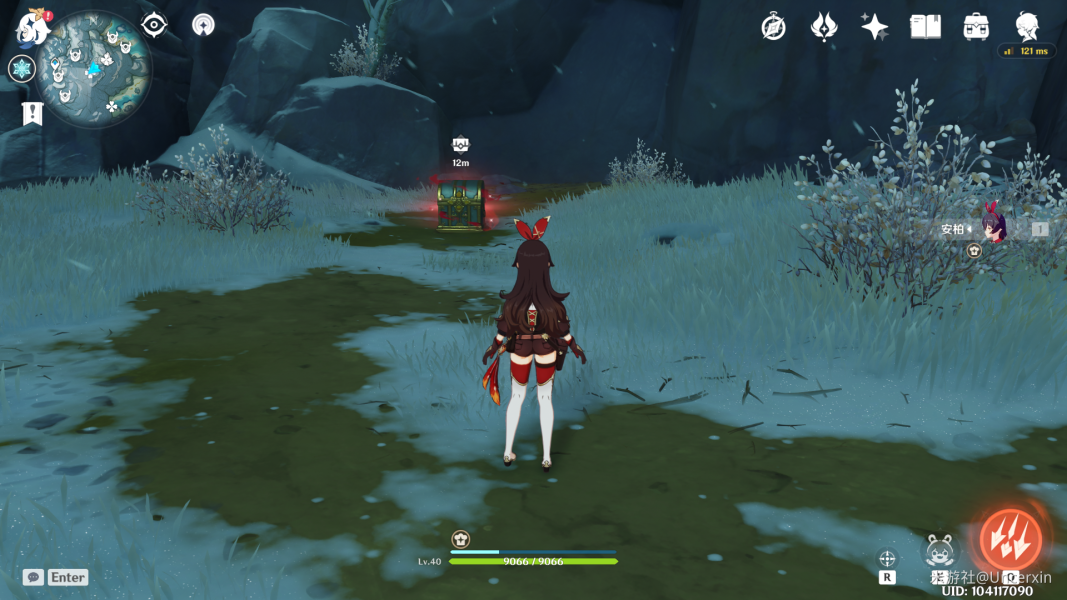Activate the Fiery Rain elemental burst

pos(1010,540)
